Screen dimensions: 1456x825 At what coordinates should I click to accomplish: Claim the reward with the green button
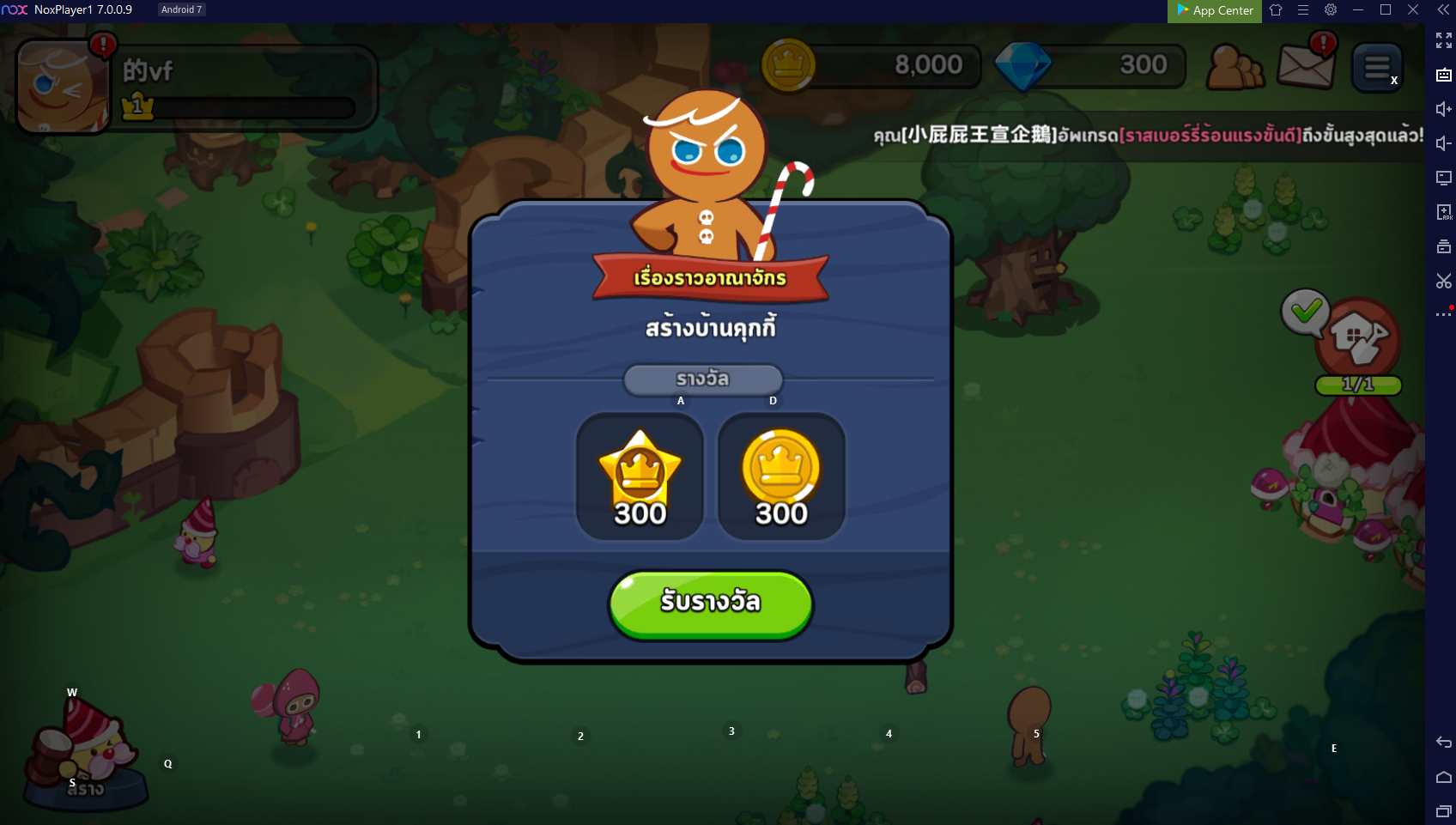(710, 604)
